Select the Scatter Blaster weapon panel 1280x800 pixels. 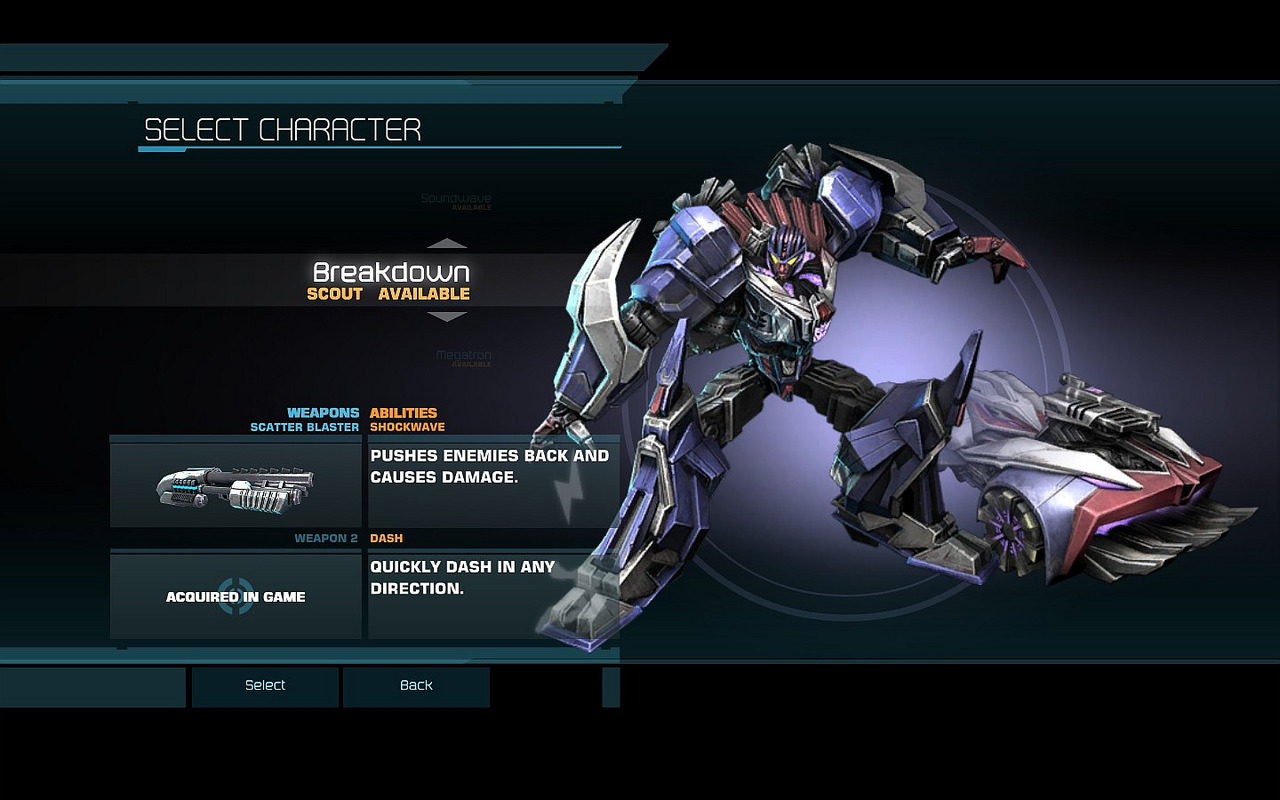(x=236, y=485)
